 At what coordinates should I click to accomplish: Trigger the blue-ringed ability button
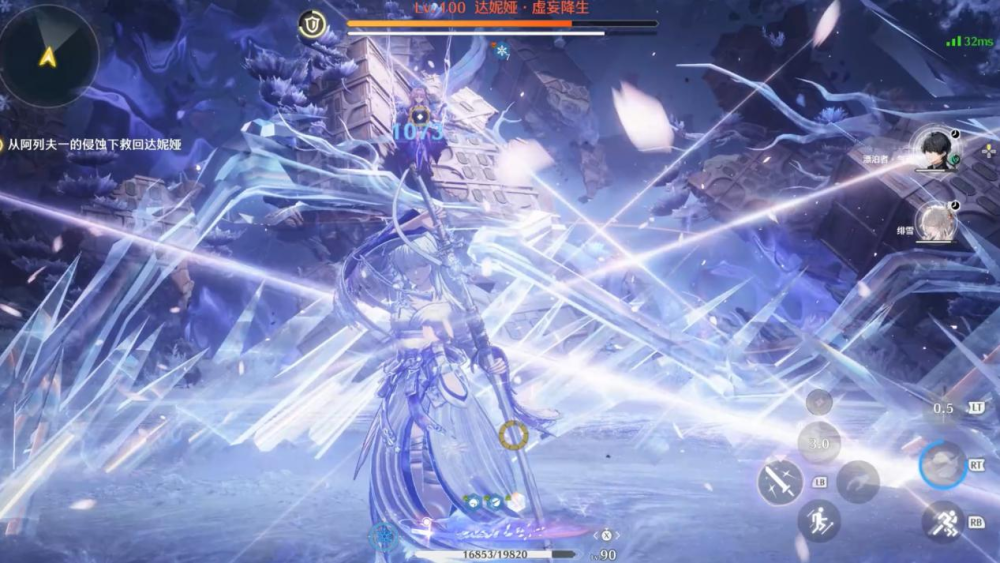pyautogui.click(x=942, y=465)
